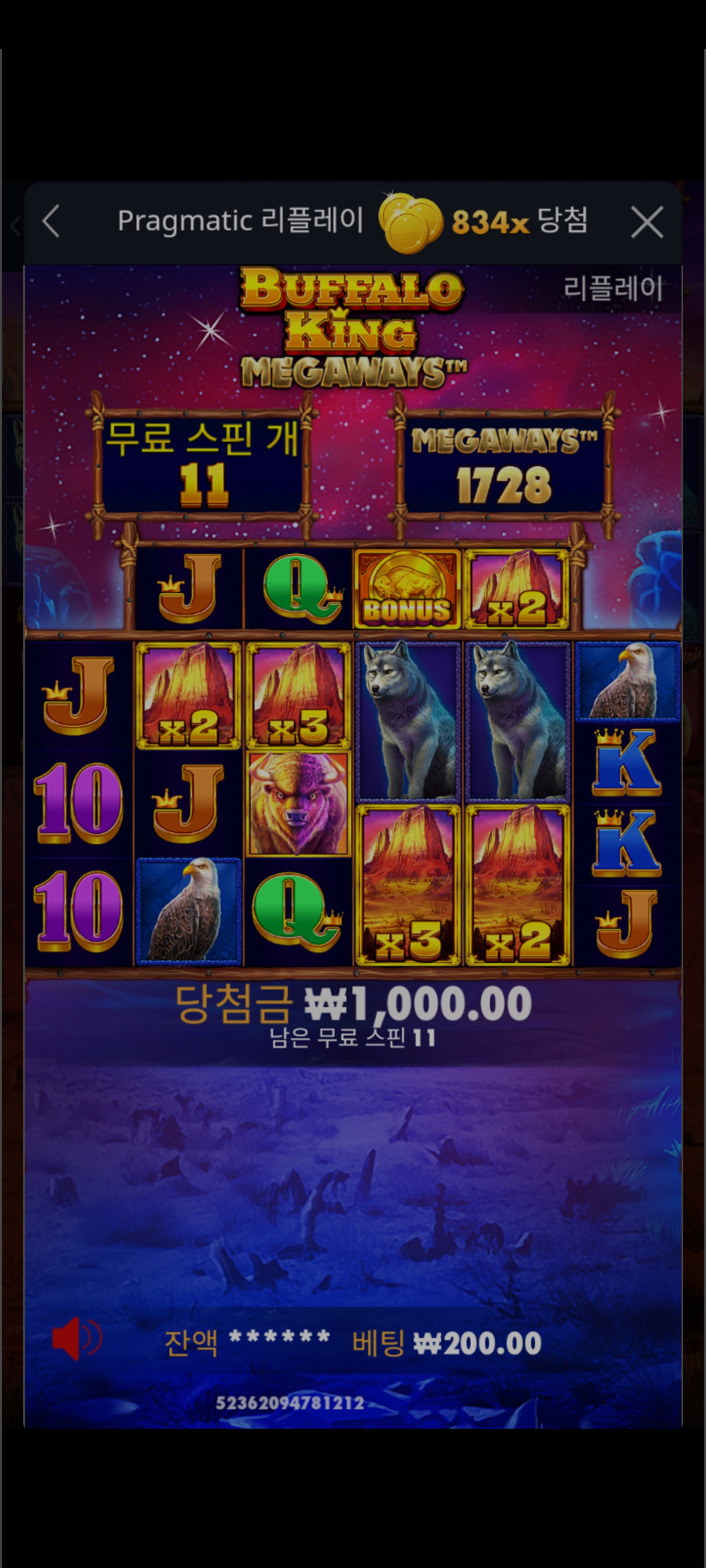The image size is (706, 1568).
Task: Close the Pragmatic replay overlay
Action: (647, 221)
